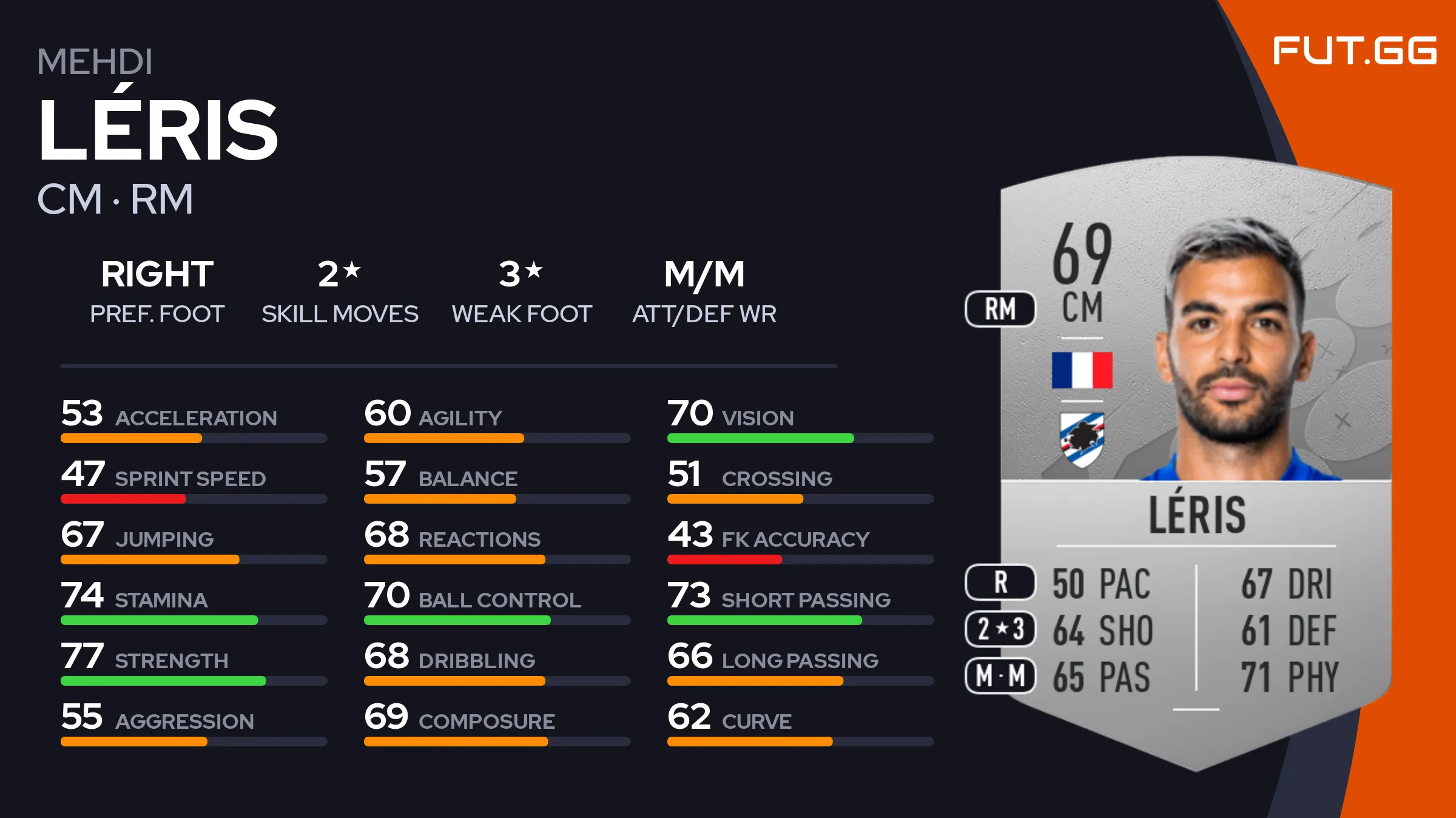Click the FUT.GG logo

(x=1354, y=50)
